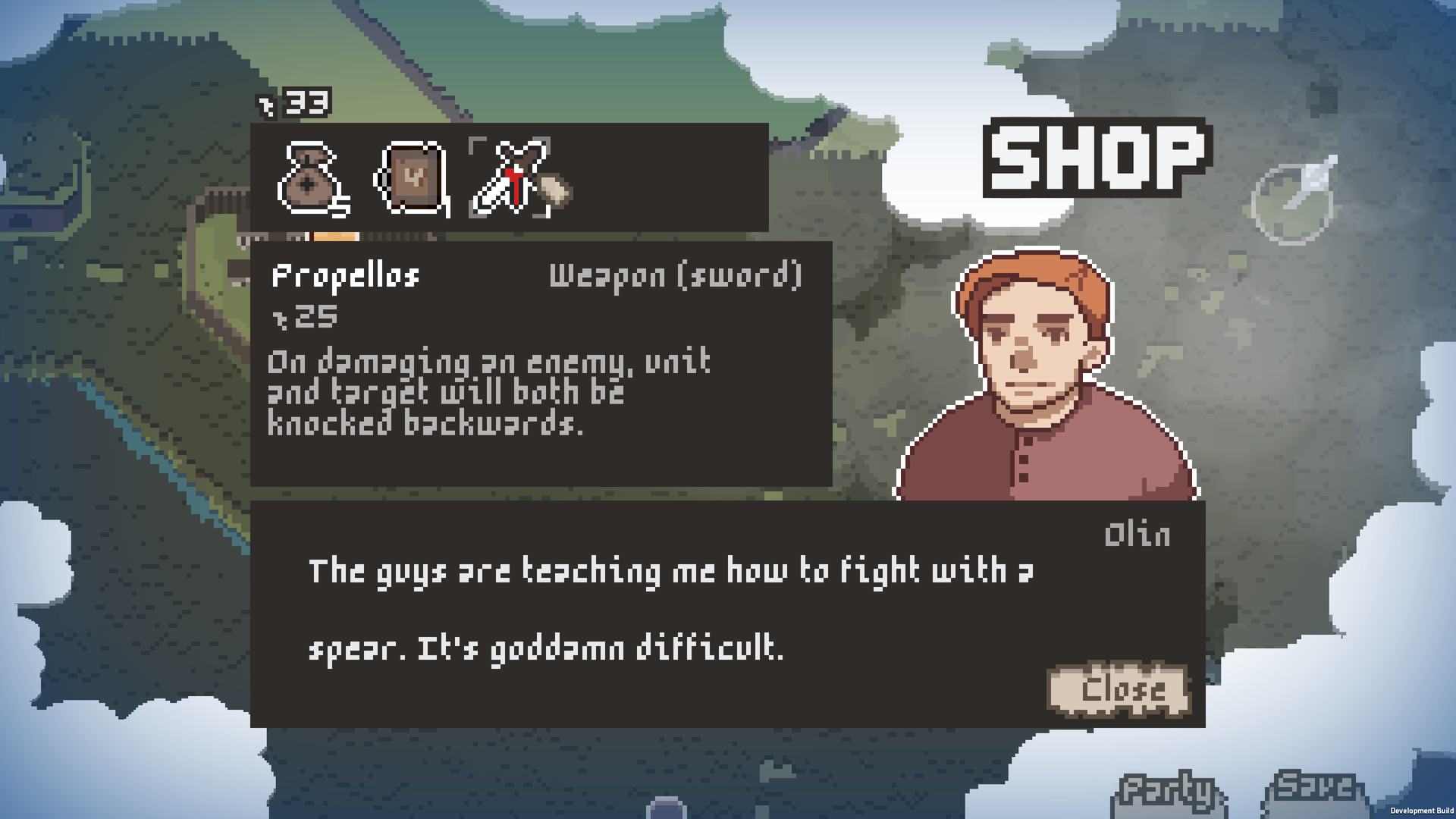Image resolution: width=1456 pixels, height=819 pixels.
Task: Choose the brown book shop item
Action: [x=410, y=179]
